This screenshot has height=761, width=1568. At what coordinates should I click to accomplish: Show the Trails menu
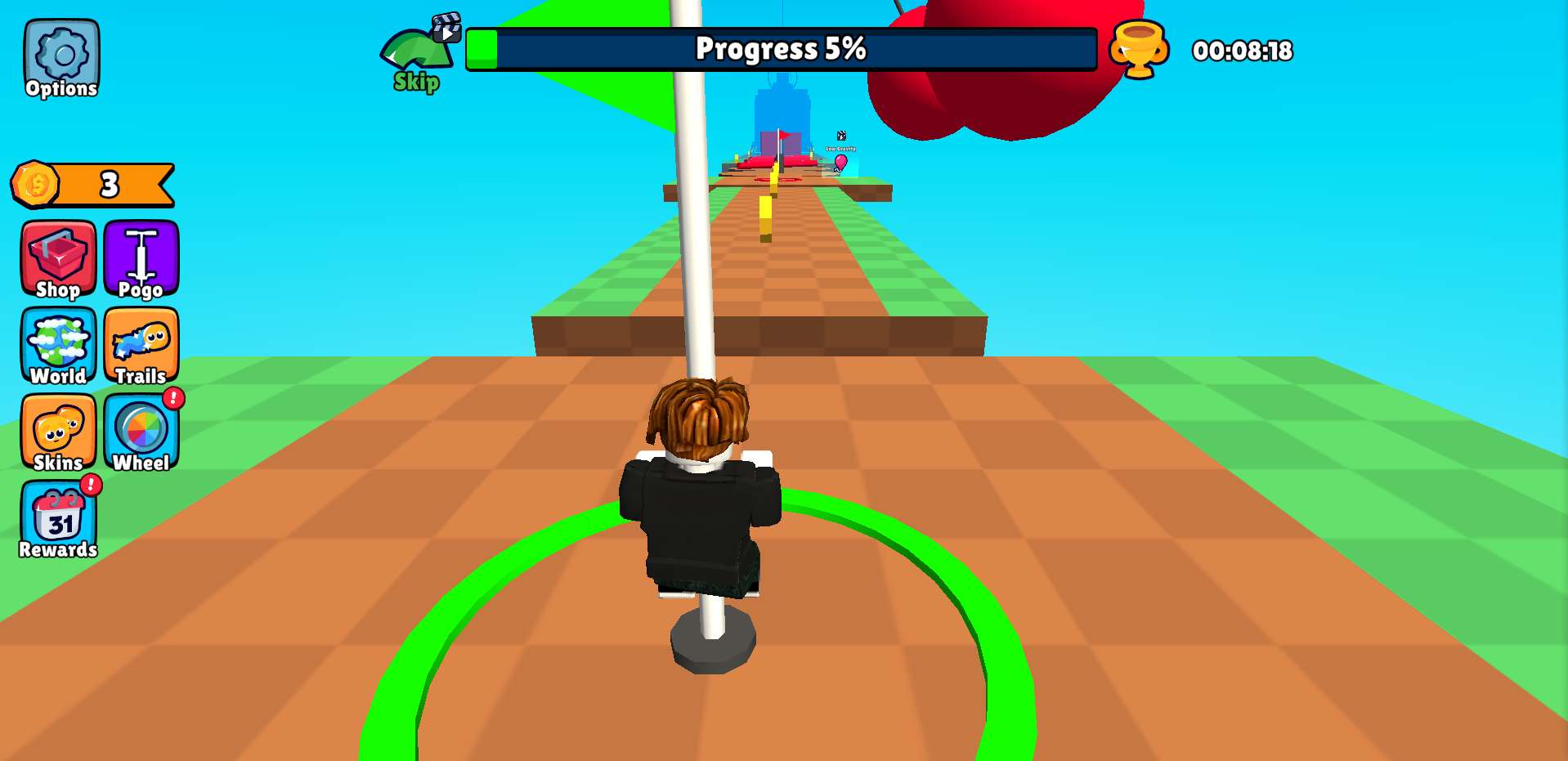click(141, 346)
